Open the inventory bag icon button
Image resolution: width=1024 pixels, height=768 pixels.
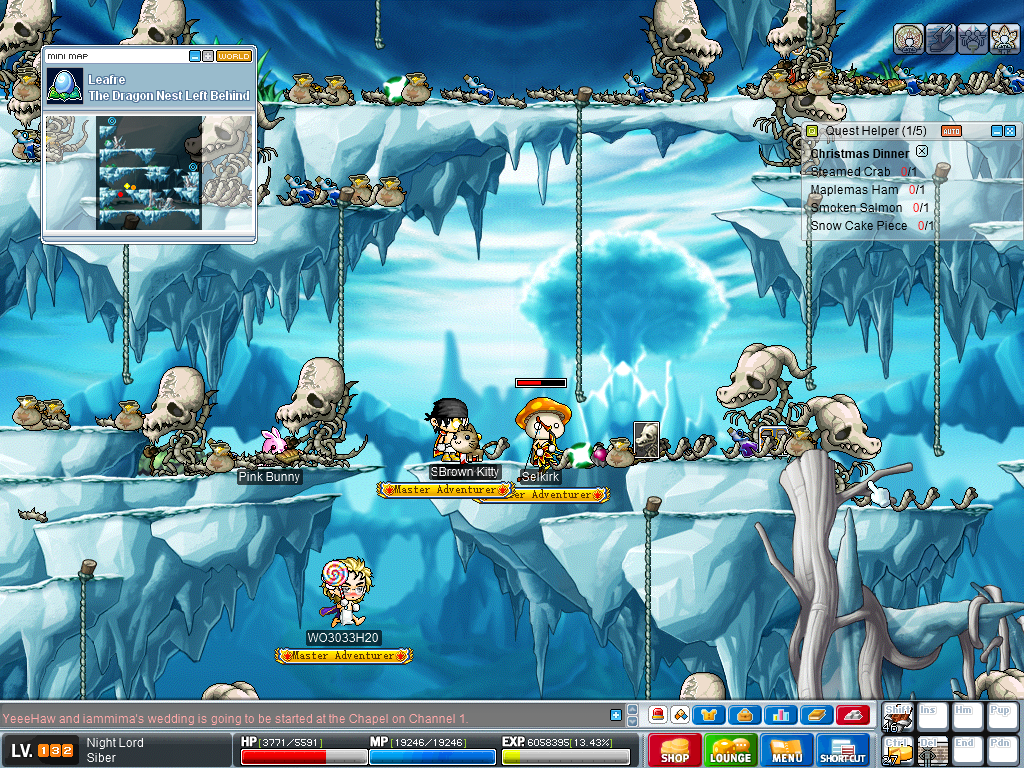[745, 714]
